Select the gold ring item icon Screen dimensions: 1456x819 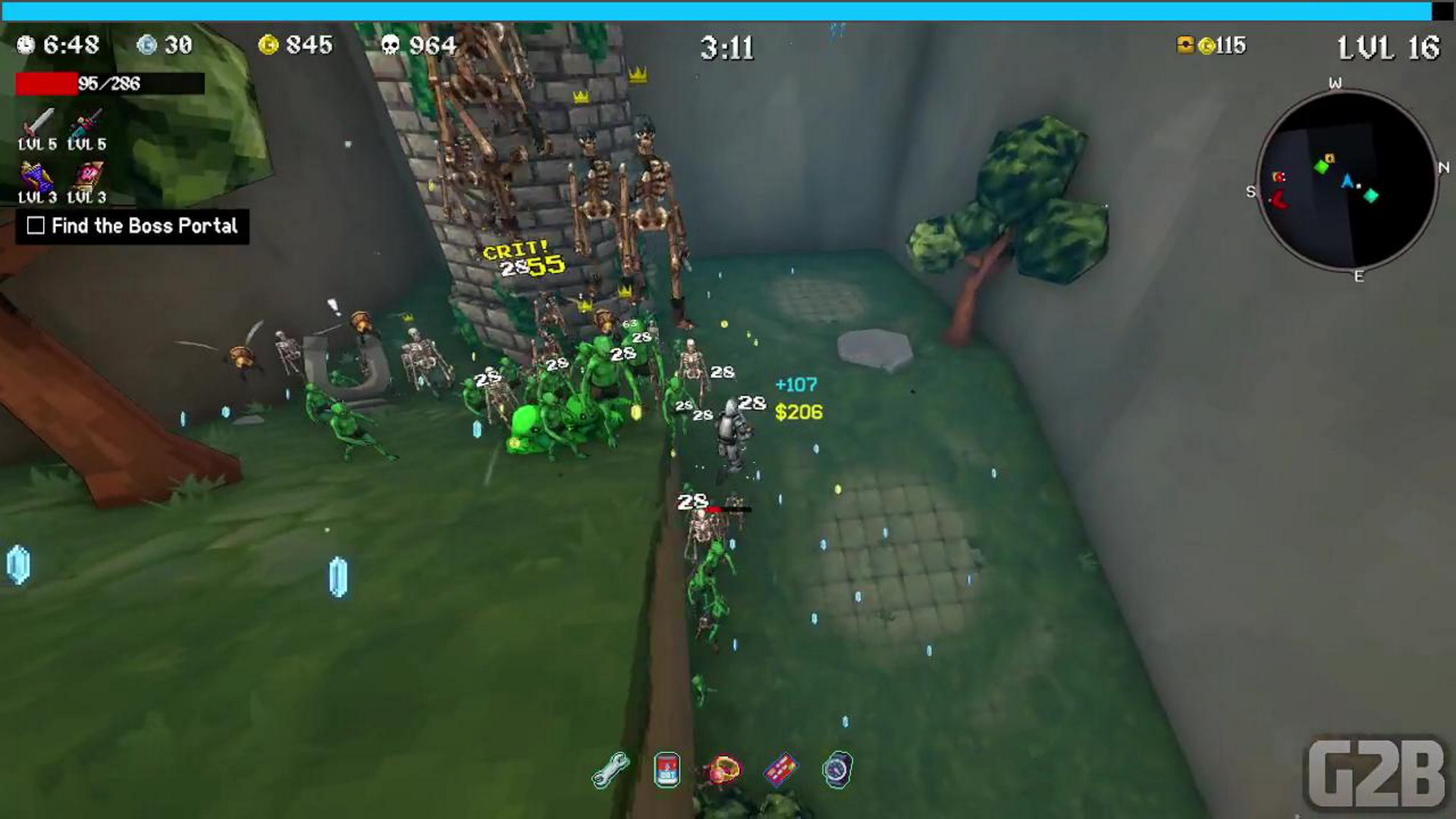pyautogui.click(x=724, y=770)
